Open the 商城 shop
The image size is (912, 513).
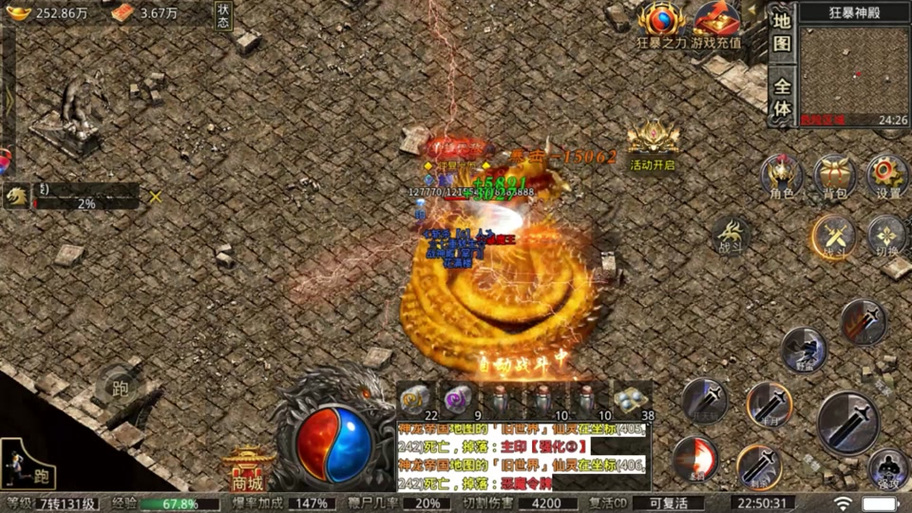click(x=248, y=466)
